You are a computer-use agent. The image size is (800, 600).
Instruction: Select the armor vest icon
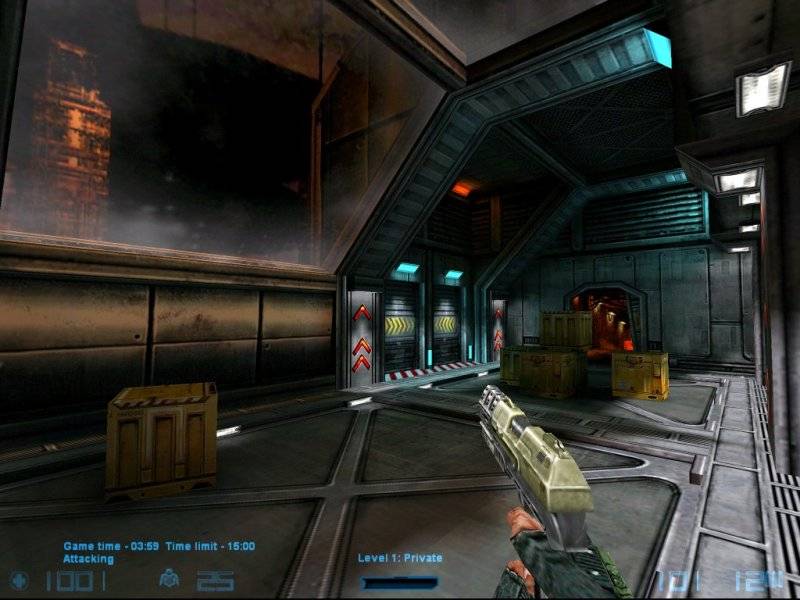169,580
